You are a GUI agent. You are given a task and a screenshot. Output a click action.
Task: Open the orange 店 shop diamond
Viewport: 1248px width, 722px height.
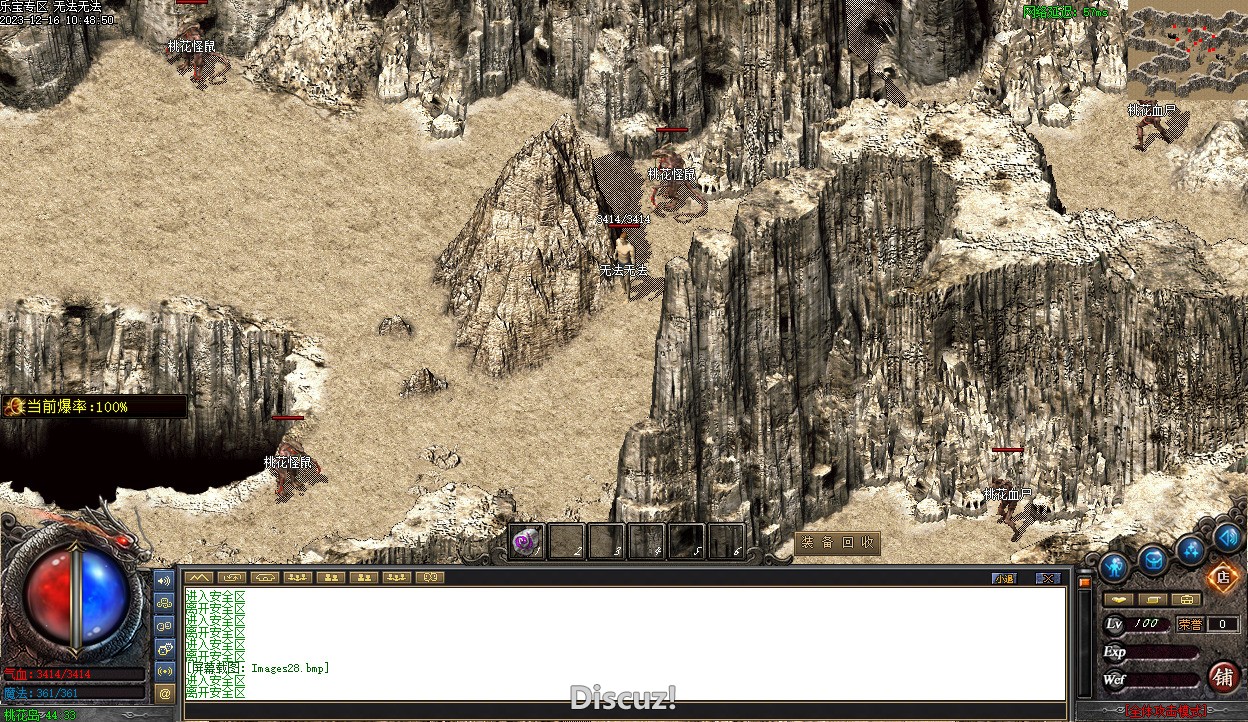coord(1222,577)
